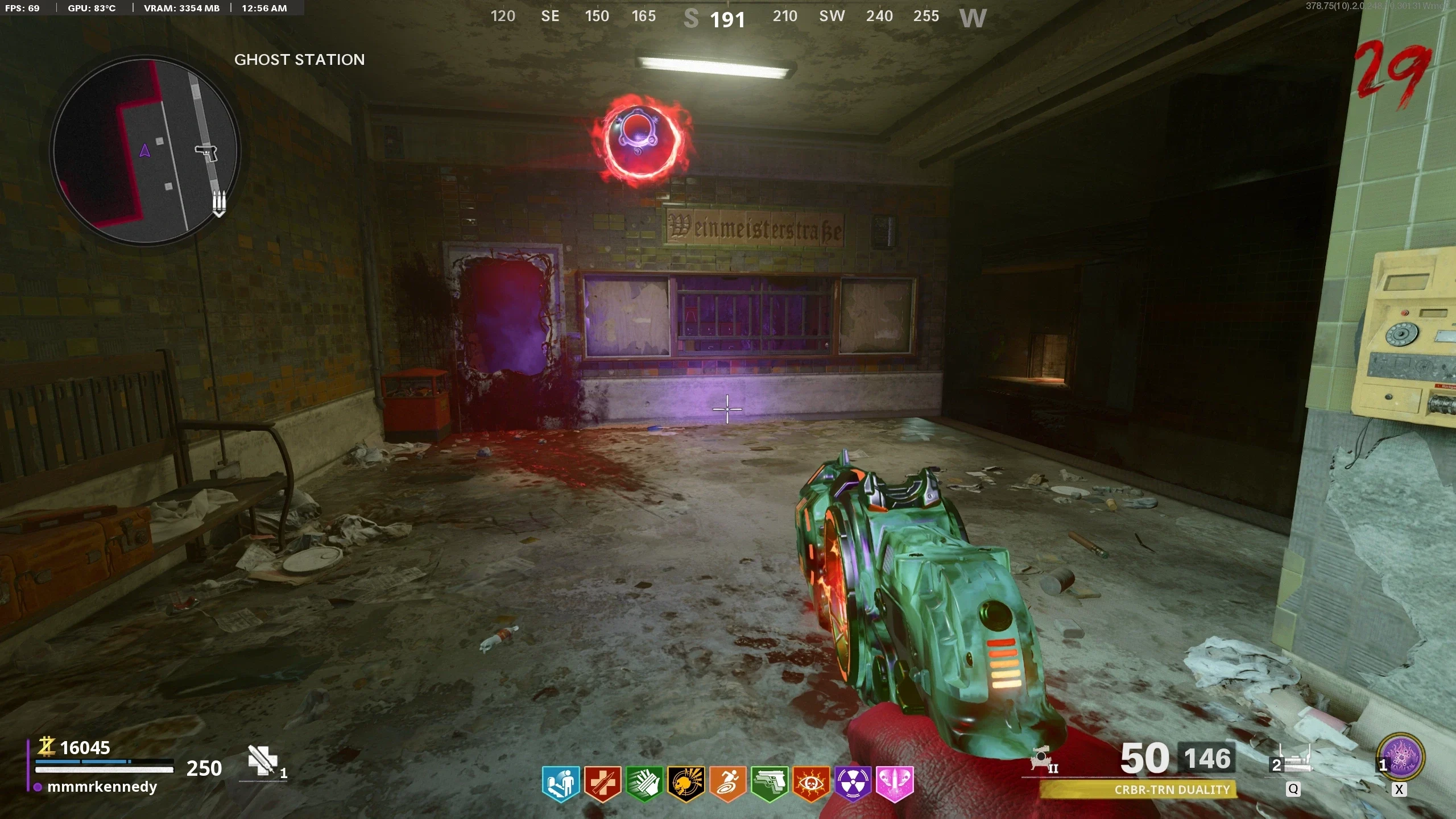Click the circular minimap
Screen dimensions: 1456x819
(x=146, y=151)
